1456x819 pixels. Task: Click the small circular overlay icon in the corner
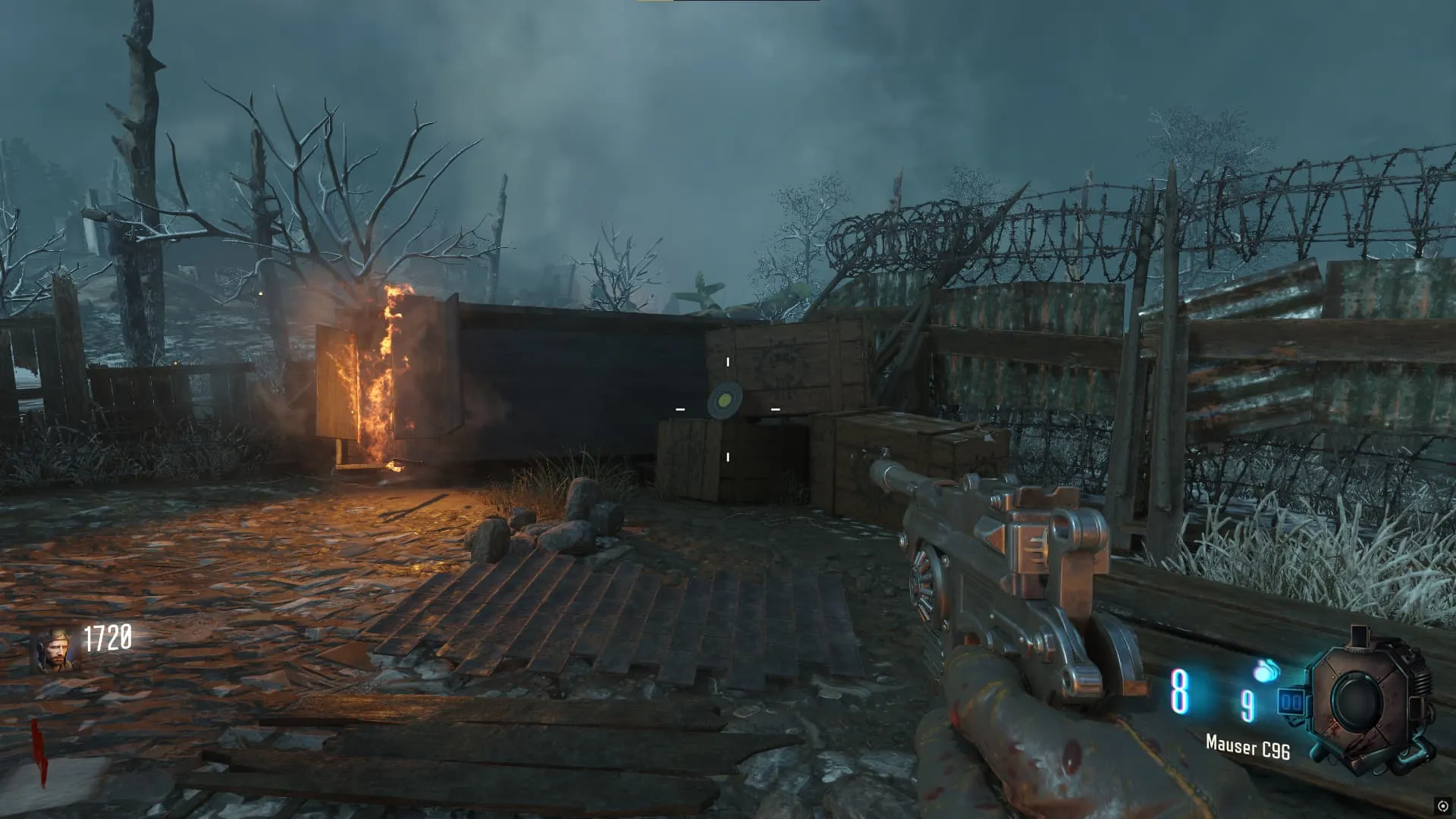coord(1442,806)
